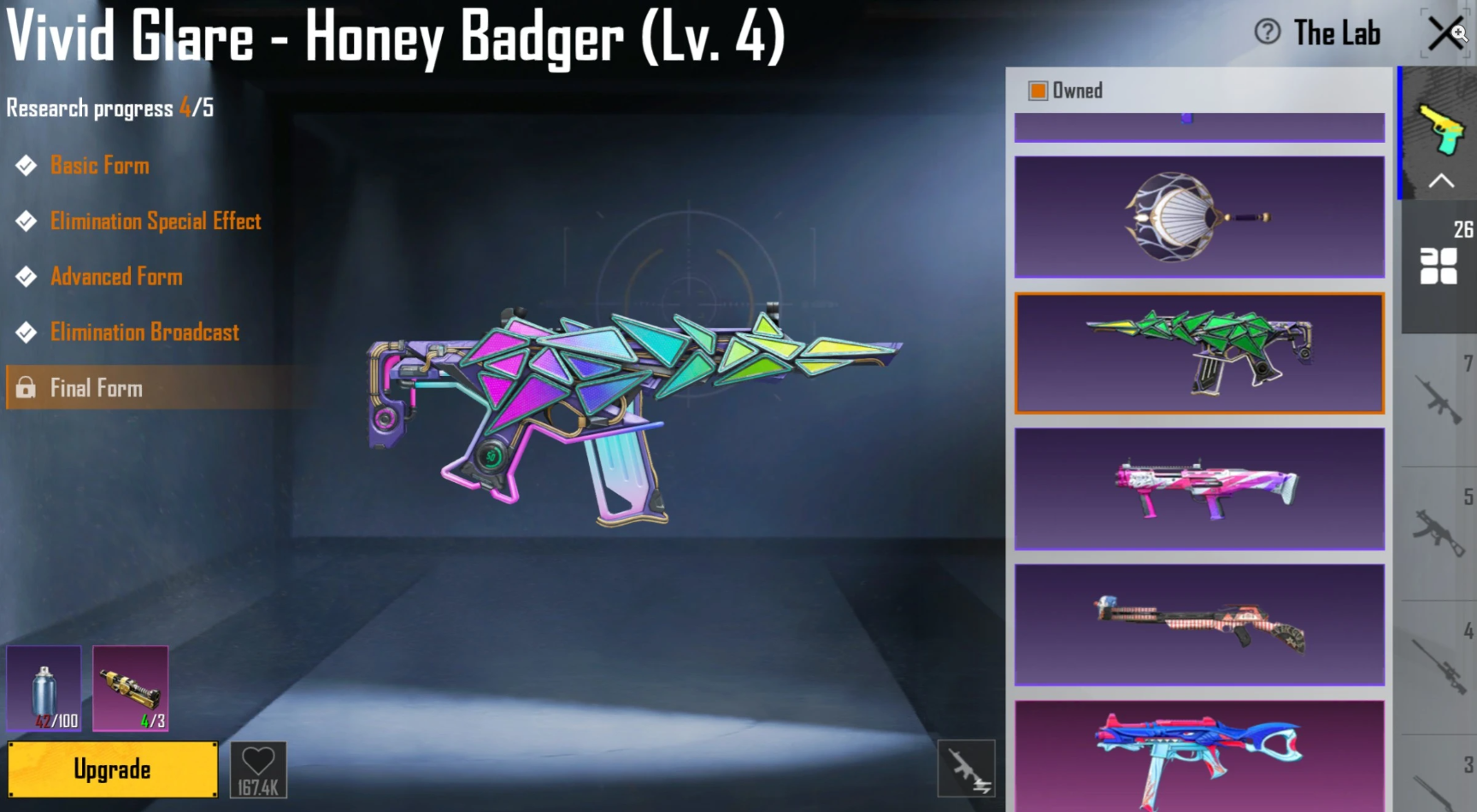Image resolution: width=1477 pixels, height=812 pixels.
Task: Select the green Honey Badger skin thumbnail
Action: click(1198, 353)
